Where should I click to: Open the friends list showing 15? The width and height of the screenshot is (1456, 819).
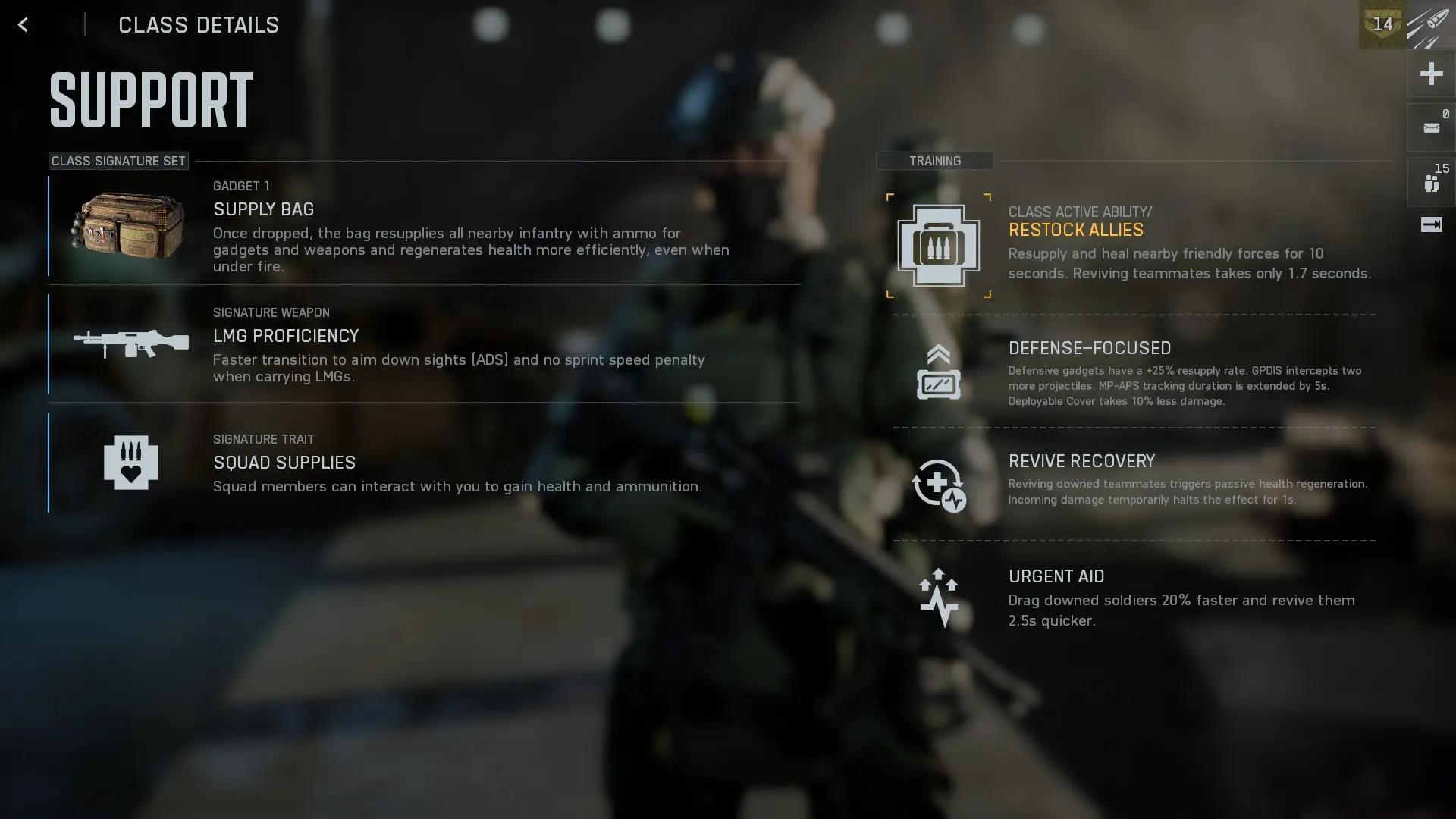[1431, 182]
